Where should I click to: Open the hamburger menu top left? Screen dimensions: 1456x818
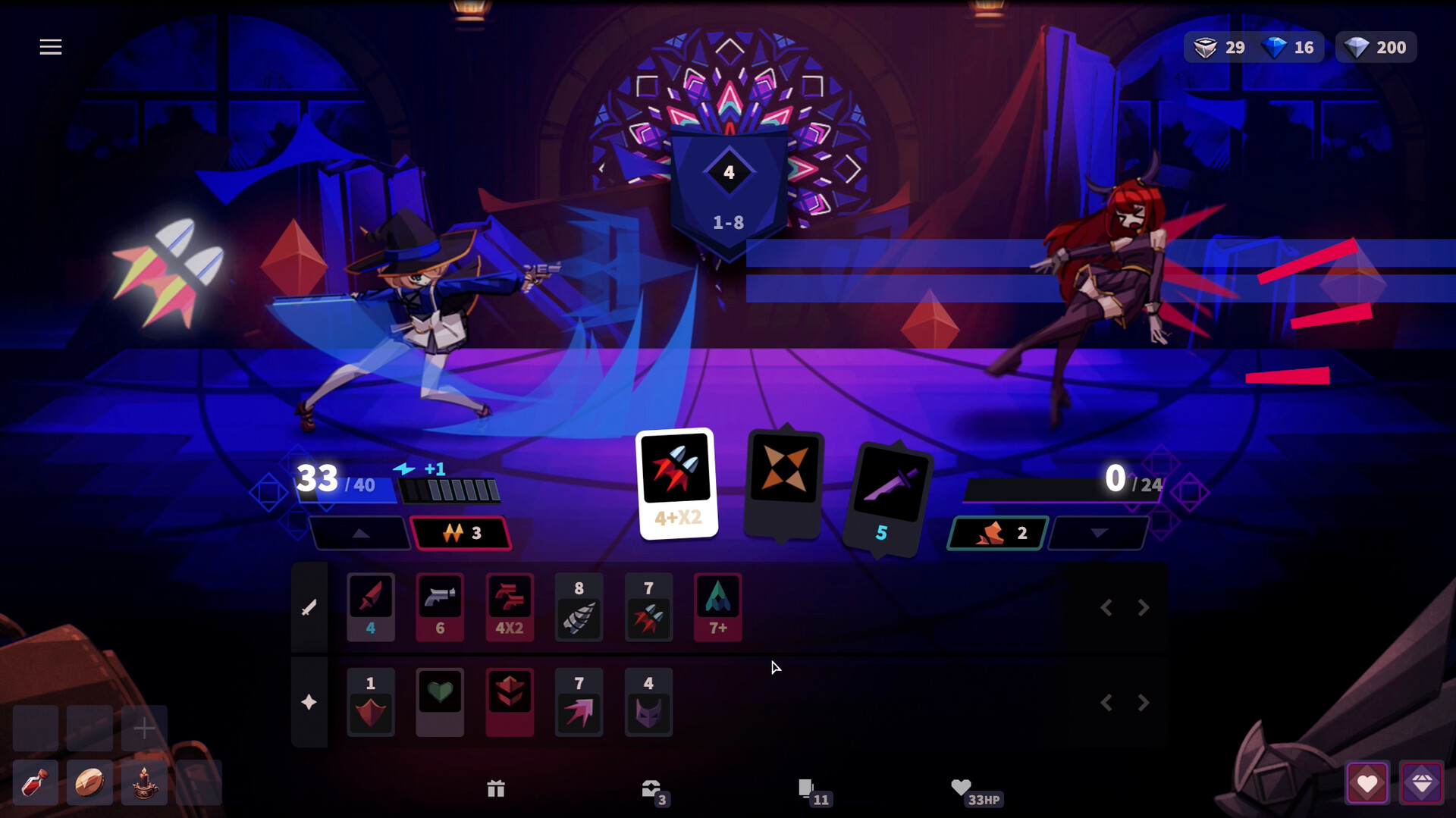[50, 46]
